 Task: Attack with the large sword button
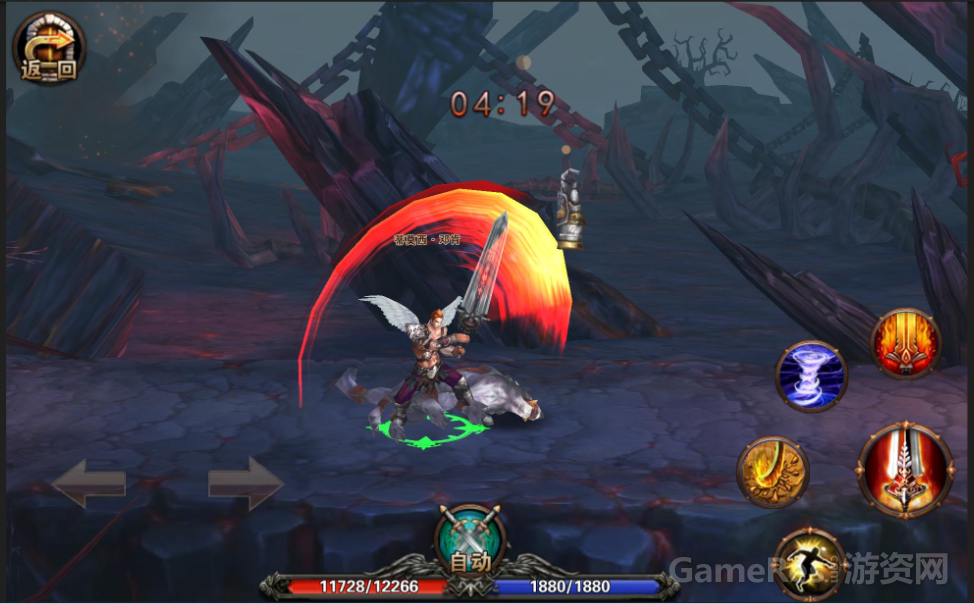(x=906, y=470)
